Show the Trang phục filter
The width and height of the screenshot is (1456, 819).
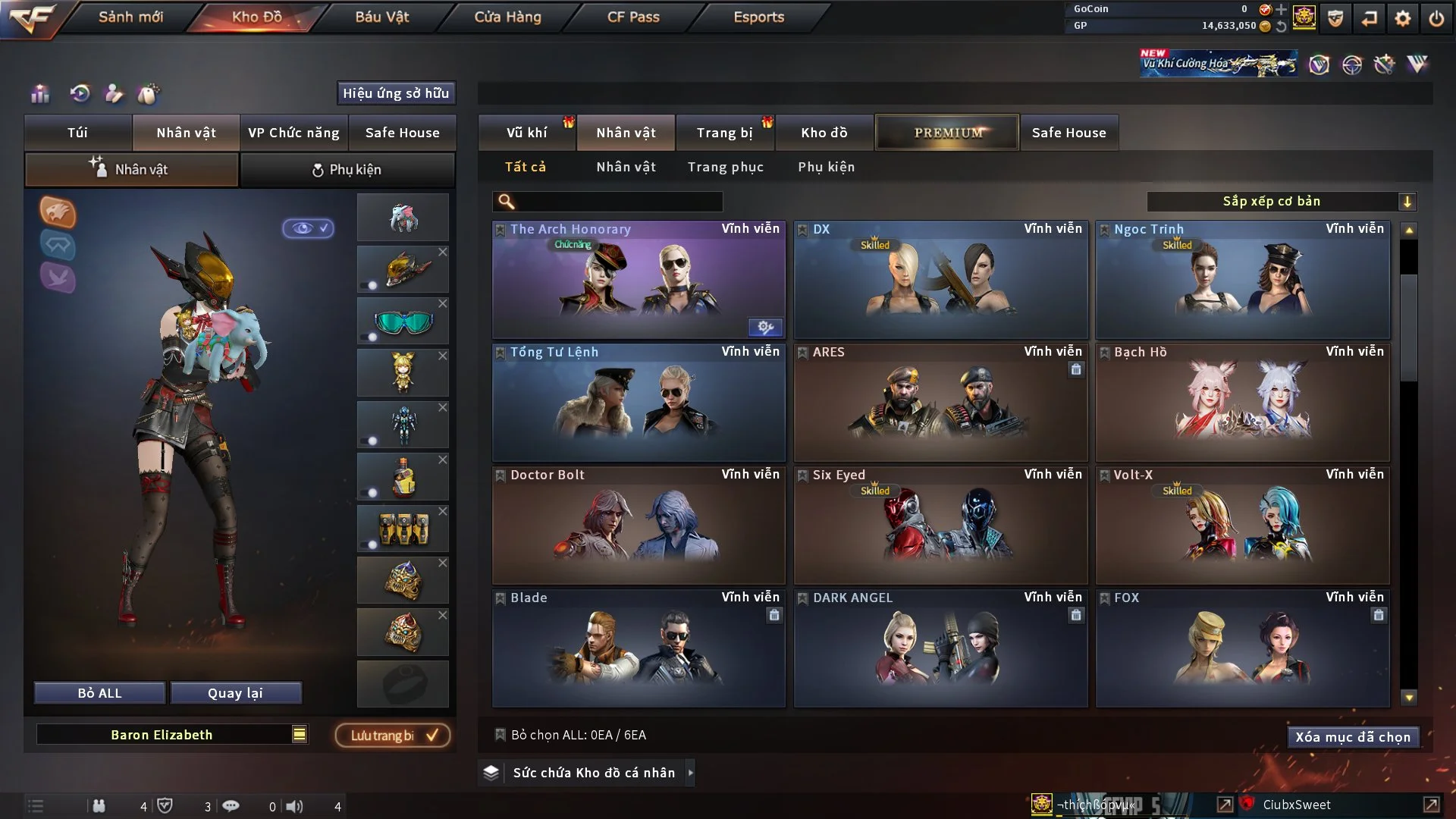click(725, 167)
